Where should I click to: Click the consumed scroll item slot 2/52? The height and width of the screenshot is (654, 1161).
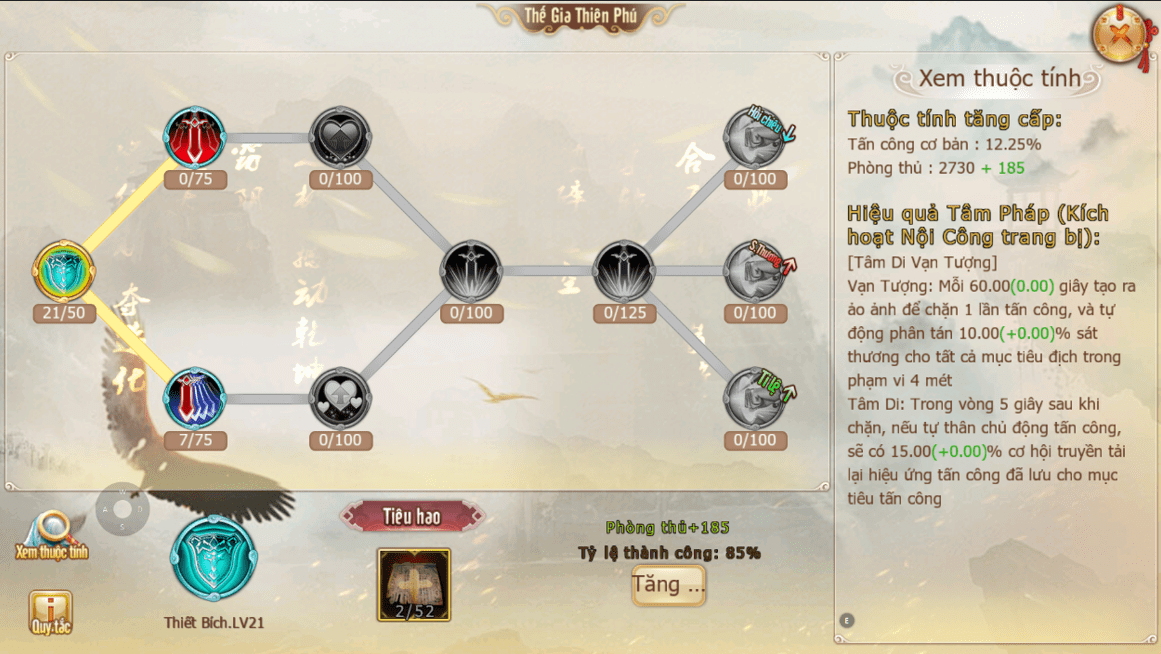point(414,584)
